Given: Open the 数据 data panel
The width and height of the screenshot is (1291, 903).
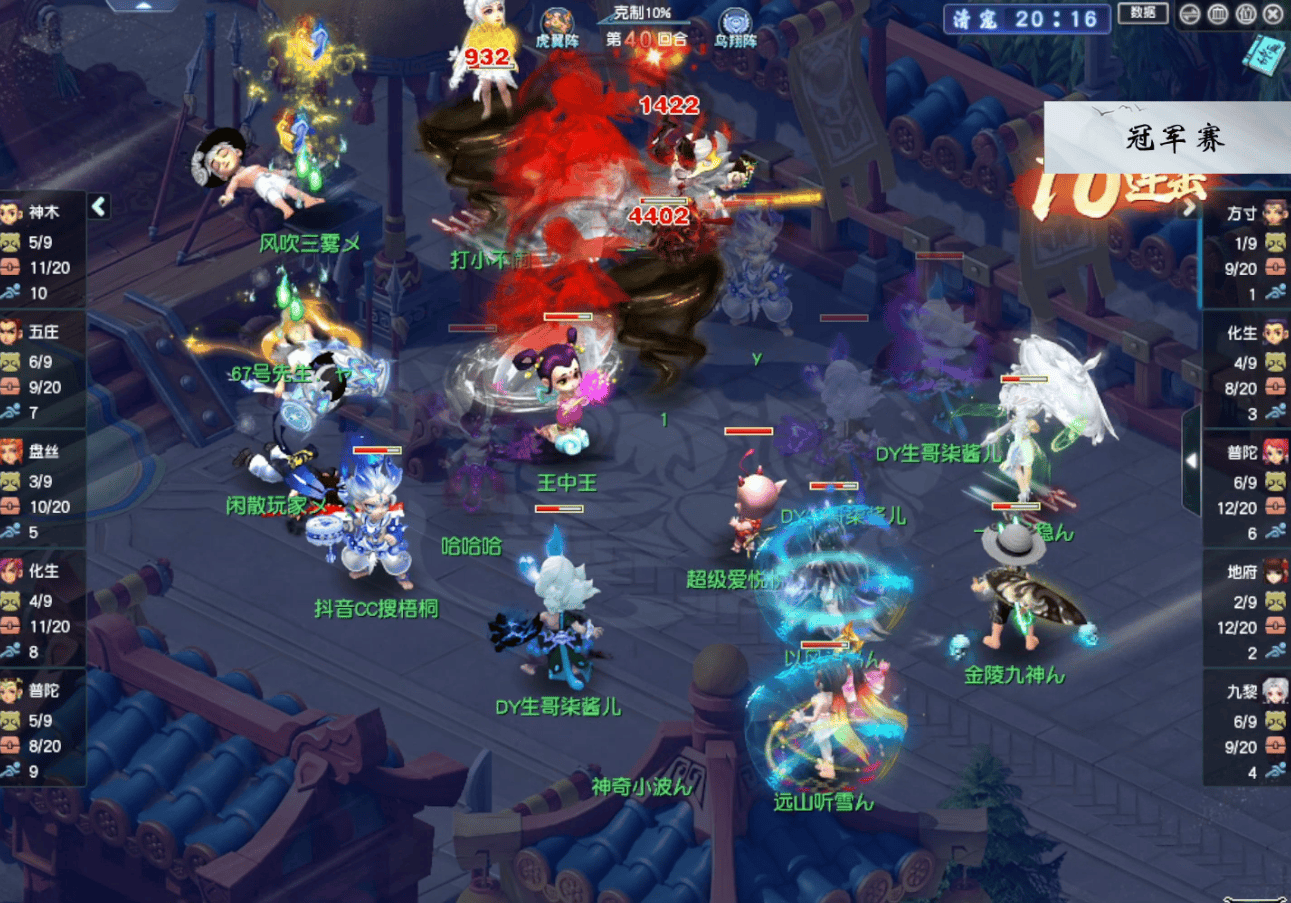Looking at the screenshot, I should [x=1143, y=13].
